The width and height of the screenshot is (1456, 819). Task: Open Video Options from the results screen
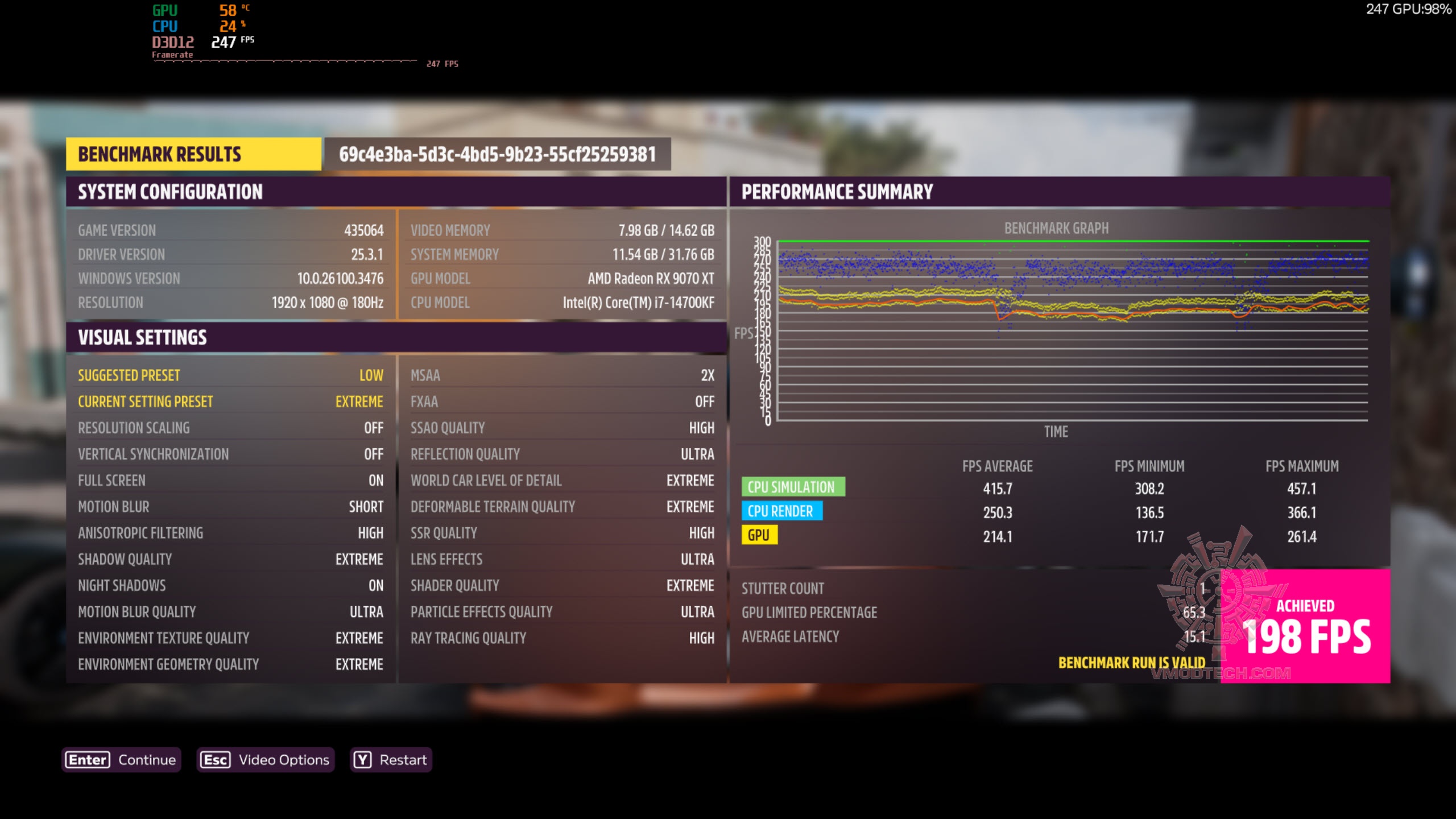[265, 760]
